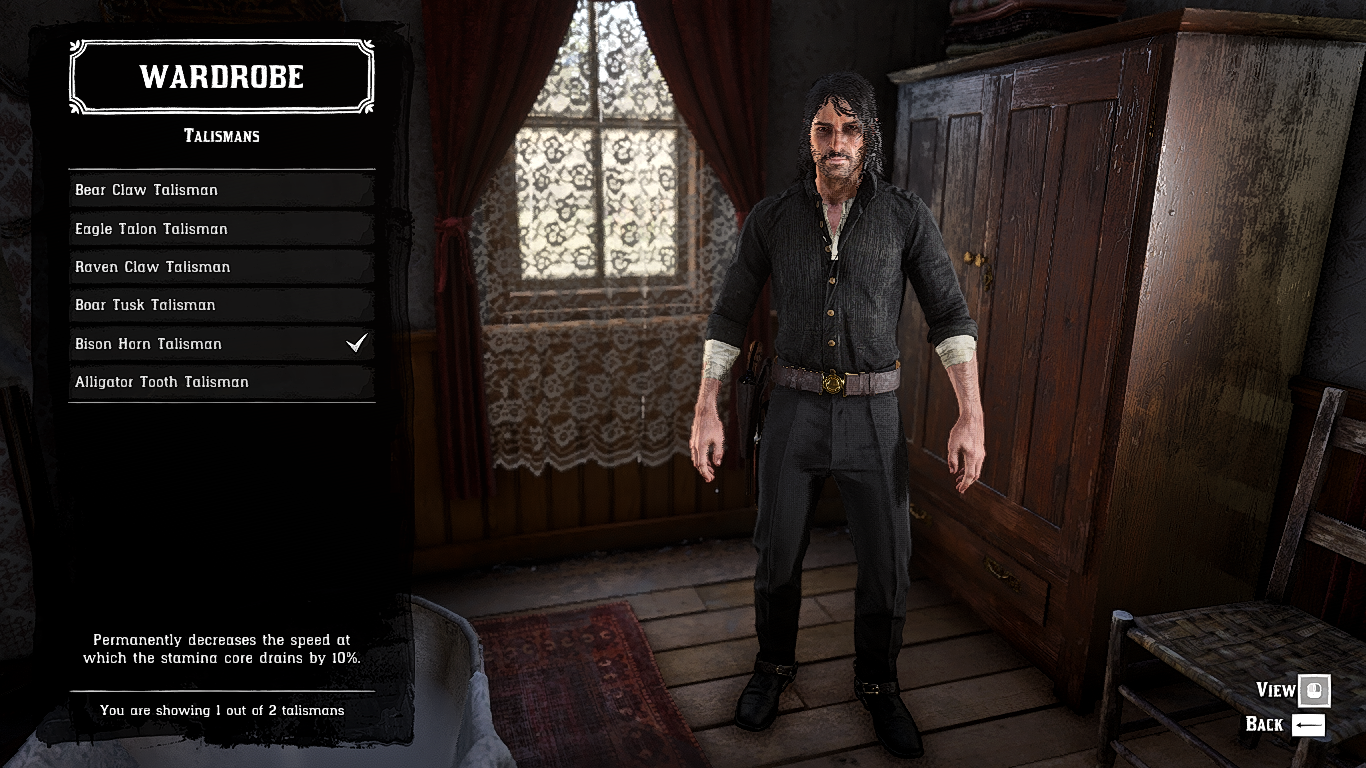This screenshot has height=768, width=1366.
Task: Toggle the checked Bison Horn Talisman
Action: point(221,344)
